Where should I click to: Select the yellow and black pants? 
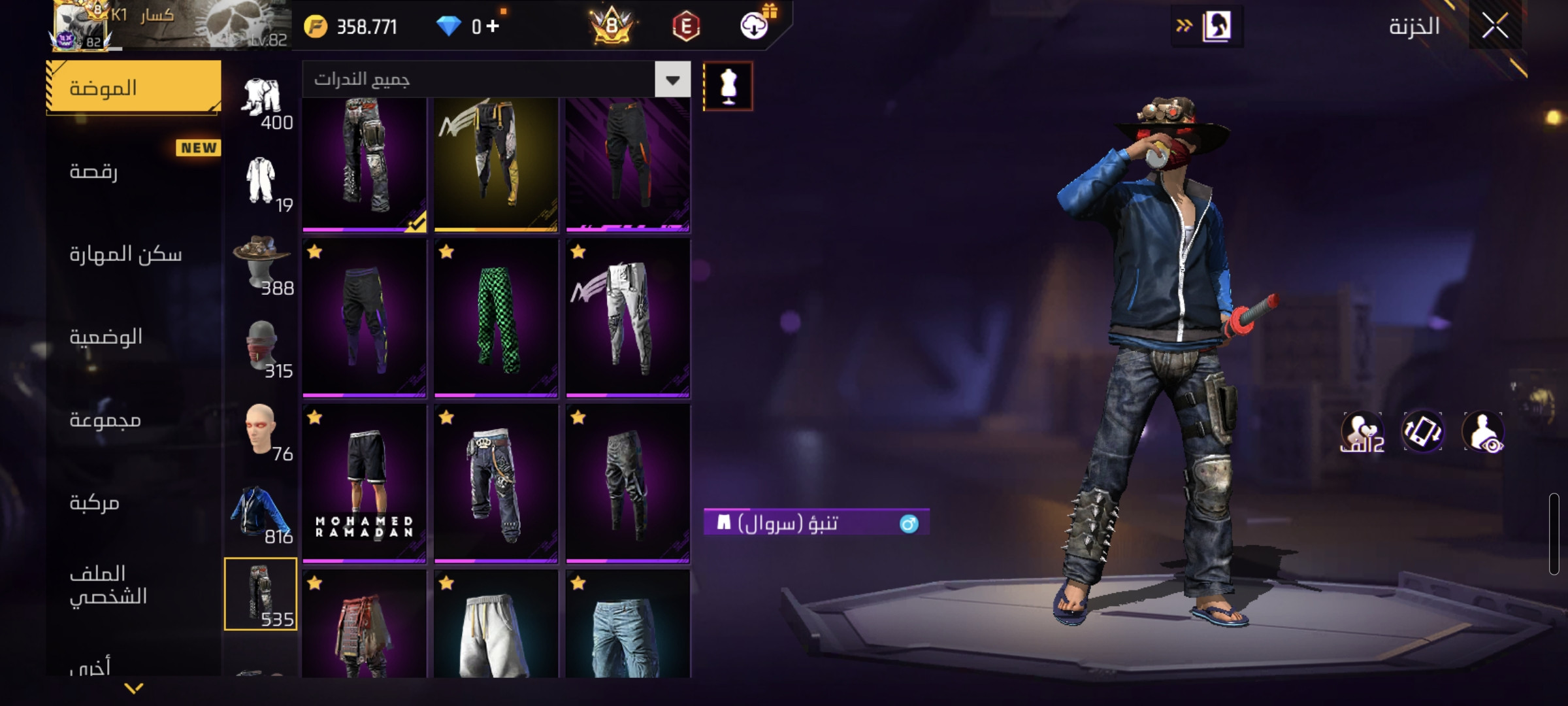pyautogui.click(x=496, y=163)
